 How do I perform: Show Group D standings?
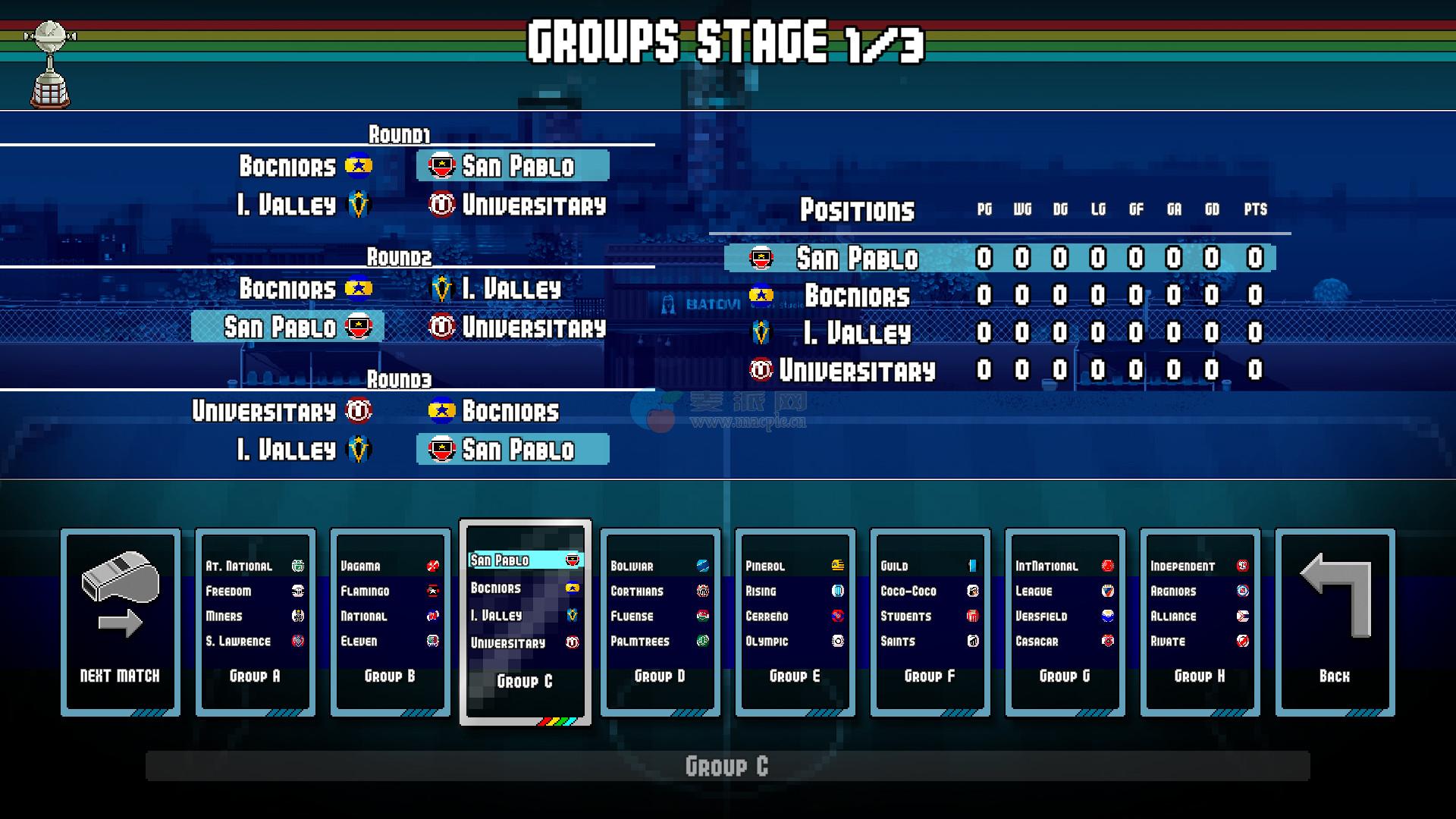[x=660, y=622]
